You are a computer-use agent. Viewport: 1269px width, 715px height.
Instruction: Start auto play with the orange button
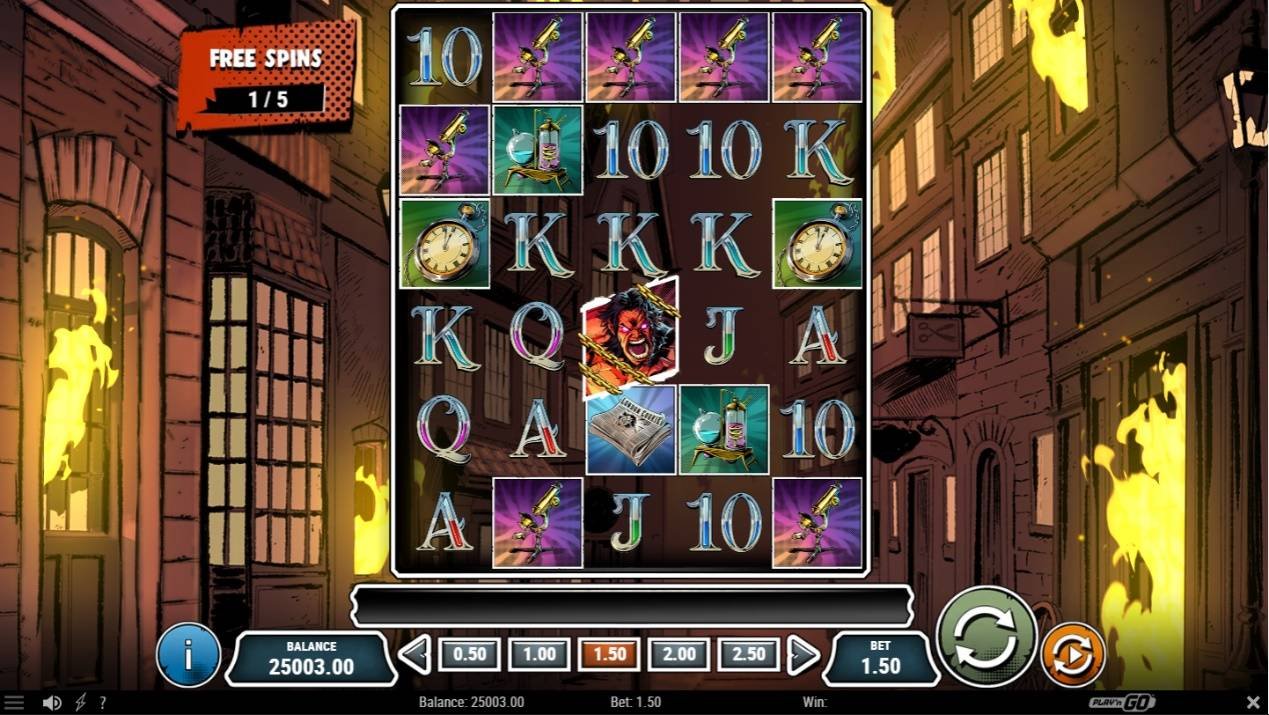coord(1073,655)
